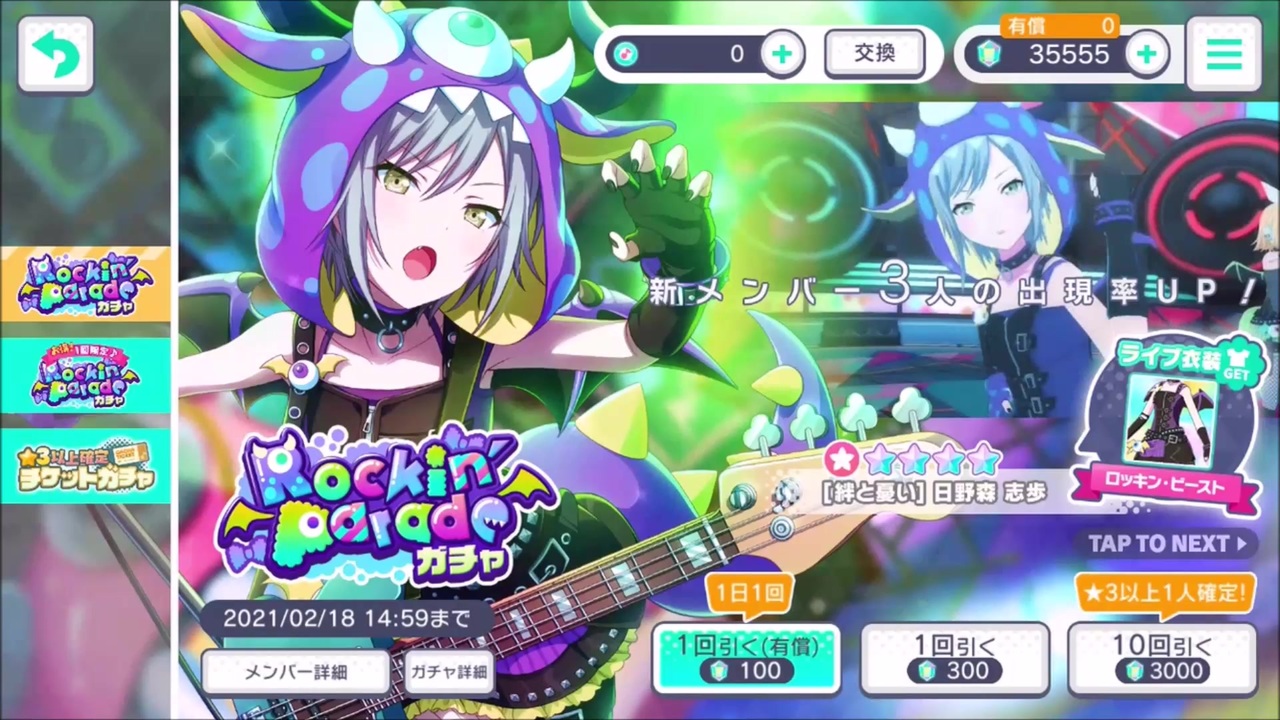Open the hamburger menu in top-right corner

click(x=1224, y=55)
